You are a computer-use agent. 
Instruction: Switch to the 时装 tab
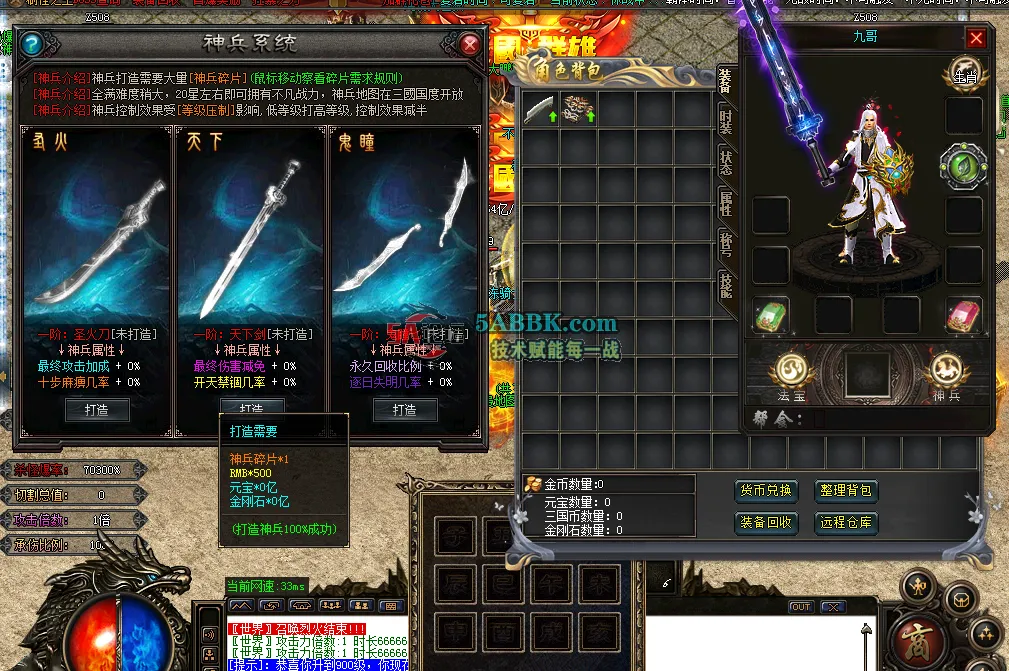point(726,122)
